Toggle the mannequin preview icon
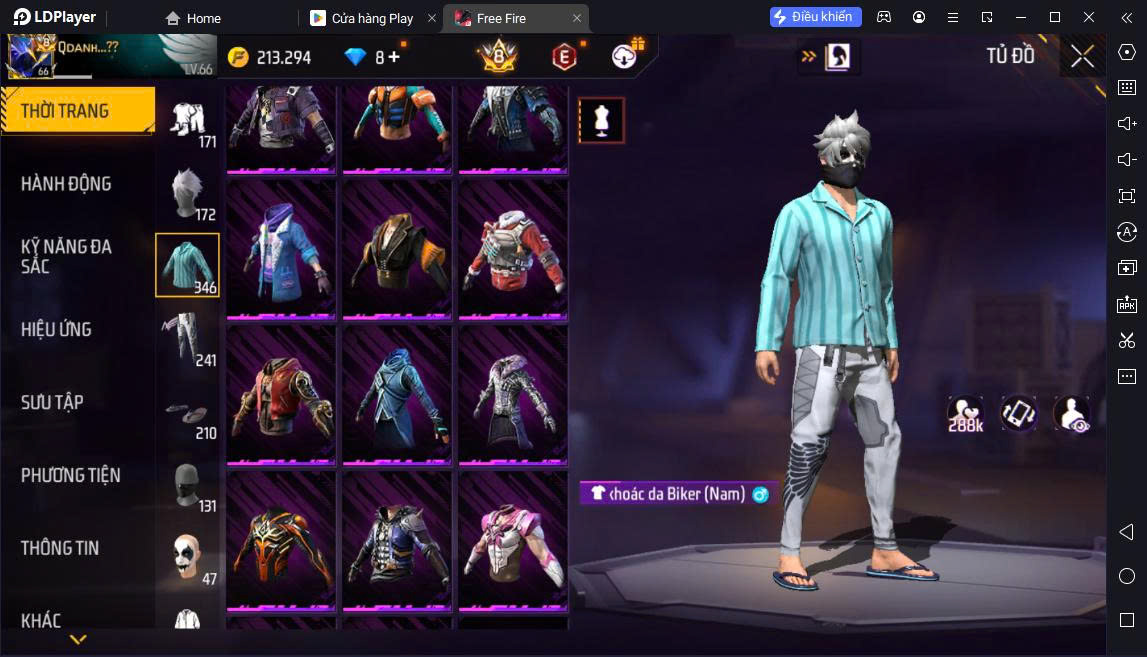 [x=601, y=120]
